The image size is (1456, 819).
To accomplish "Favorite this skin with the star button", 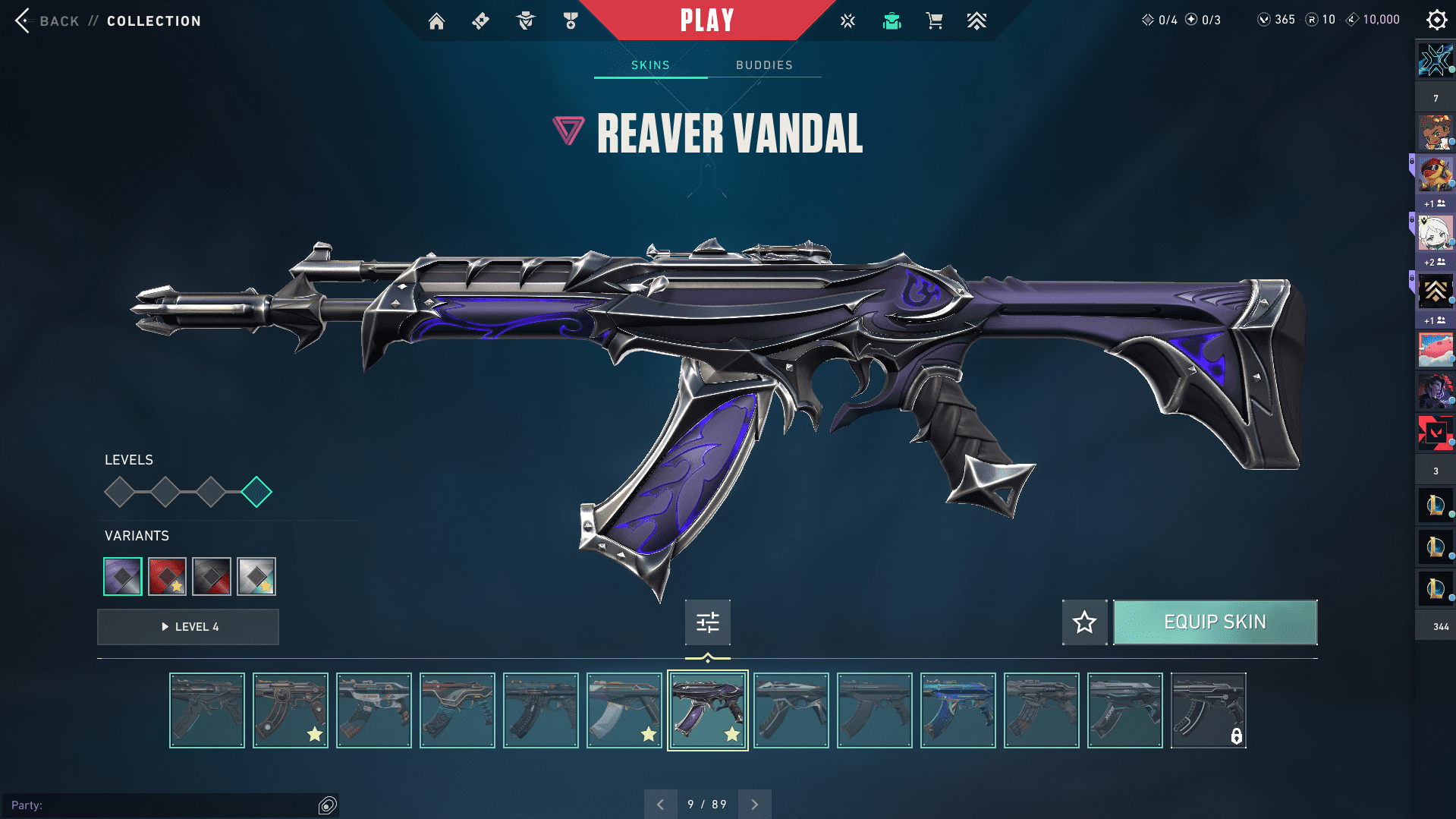I will click(1084, 622).
